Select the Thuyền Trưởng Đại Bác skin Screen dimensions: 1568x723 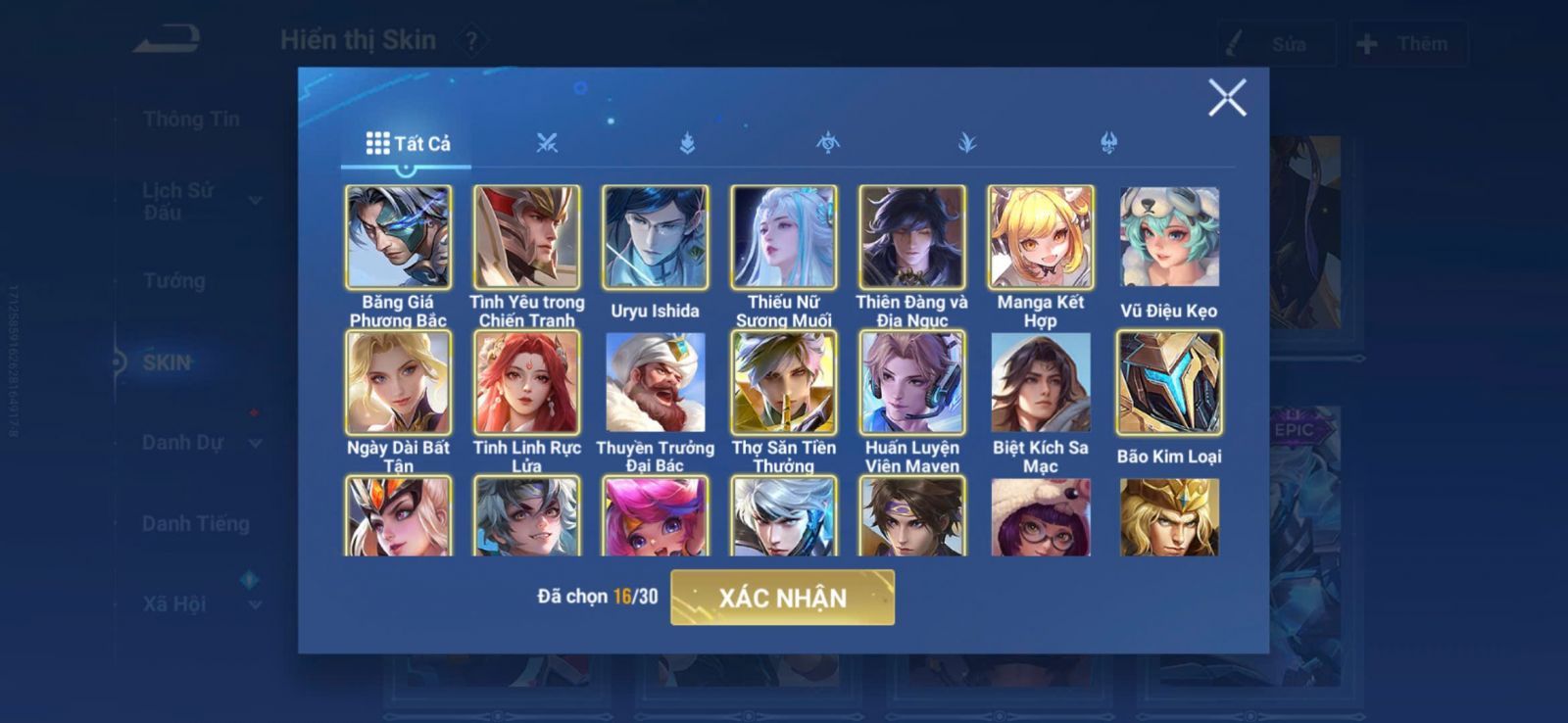coord(655,382)
